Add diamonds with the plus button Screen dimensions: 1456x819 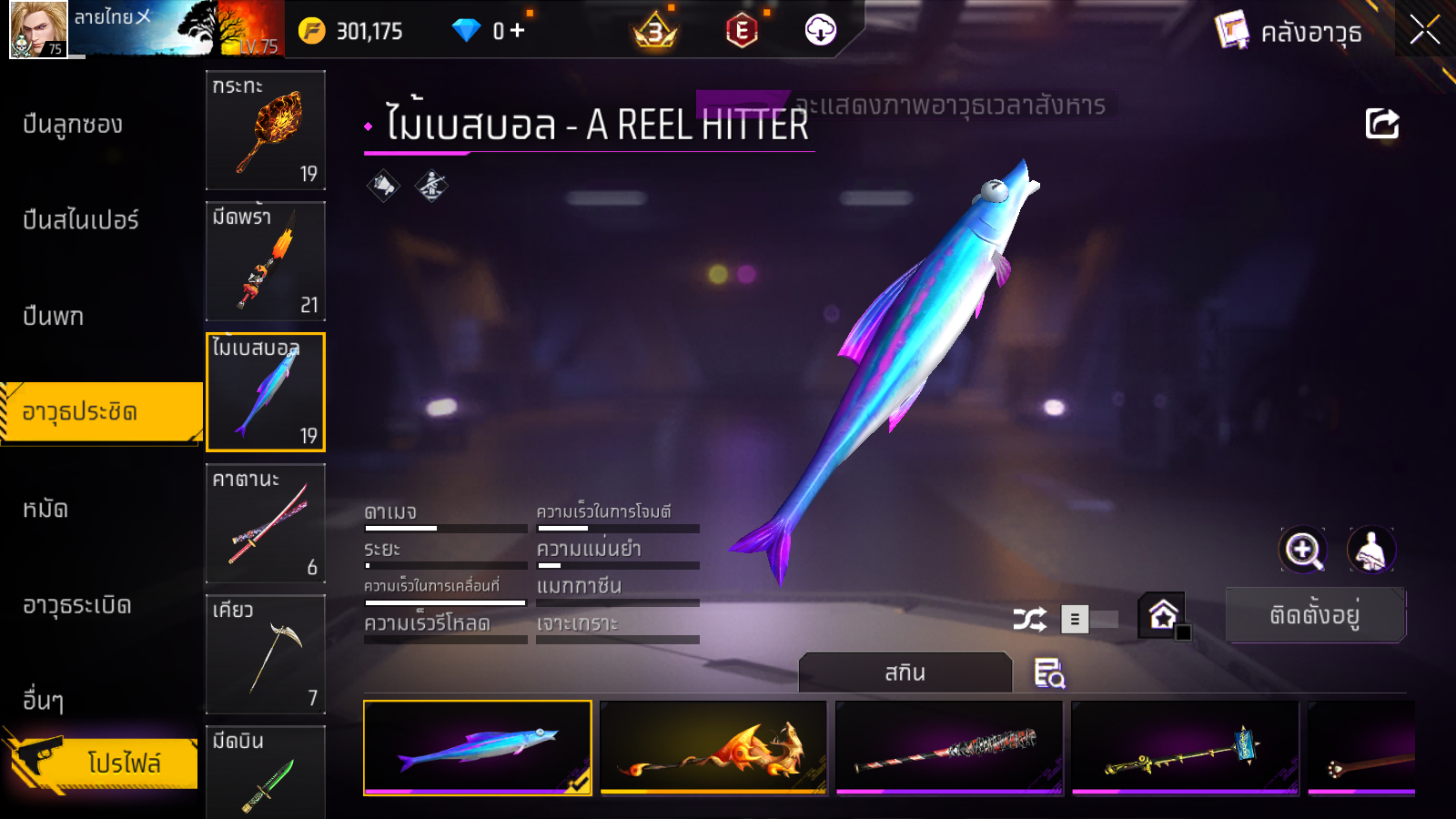click(x=518, y=31)
